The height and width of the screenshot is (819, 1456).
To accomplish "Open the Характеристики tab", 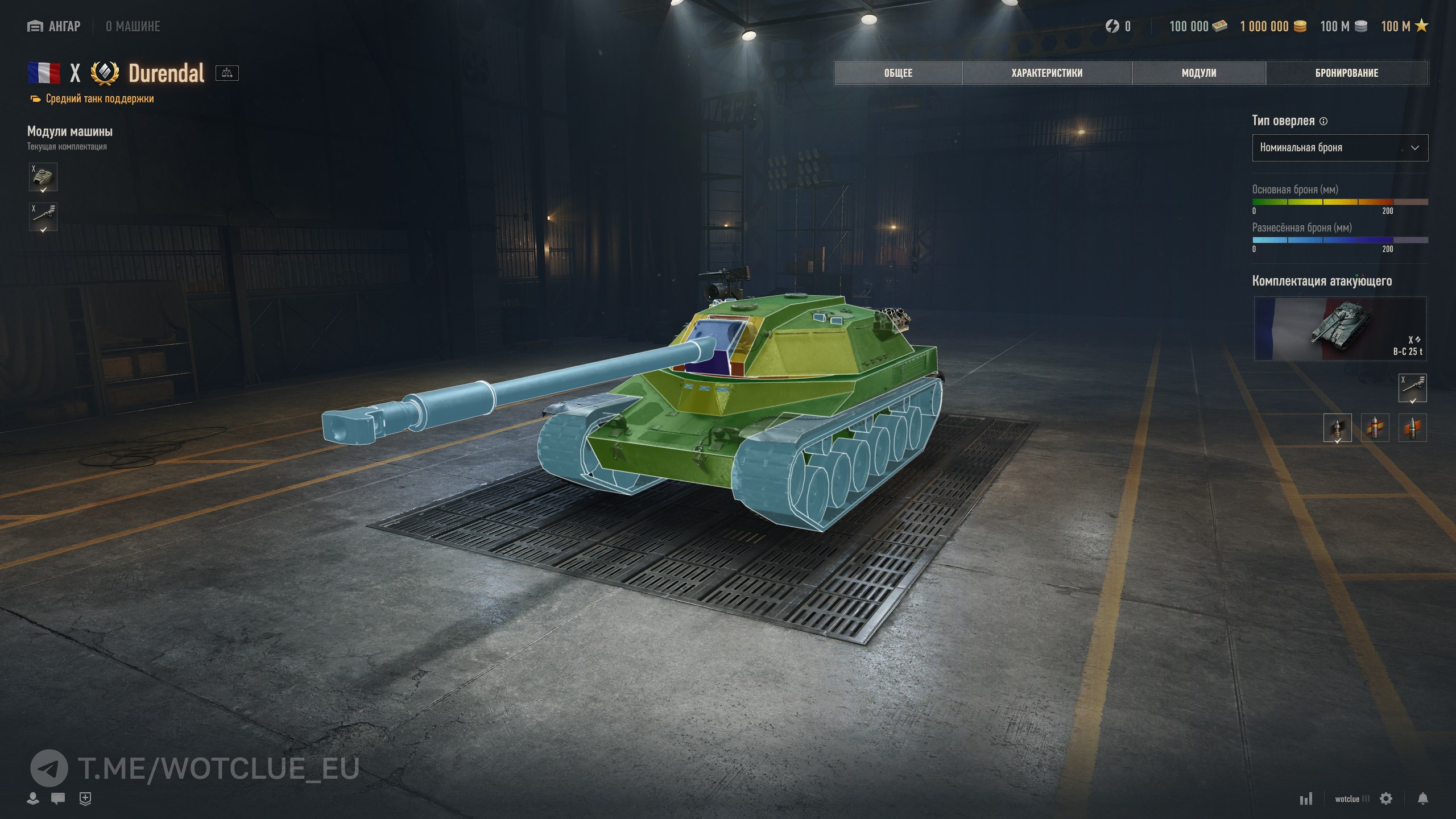I will (1046, 73).
